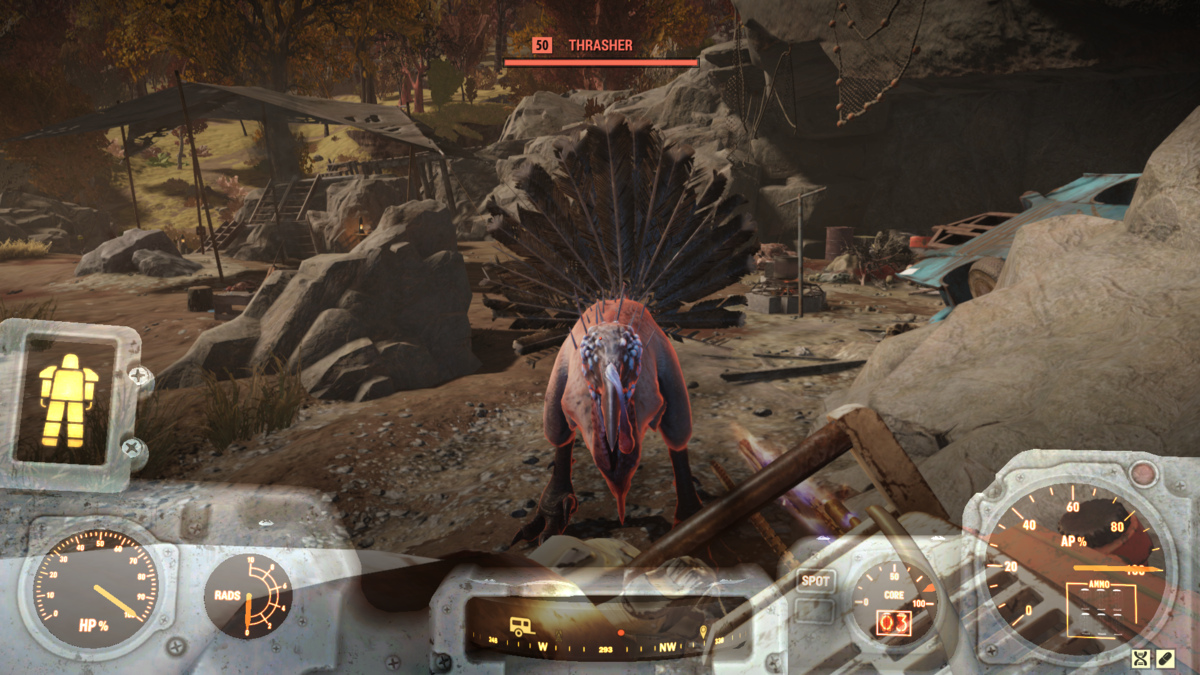
Task: Click the red enemy dot on compass
Action: (621, 633)
